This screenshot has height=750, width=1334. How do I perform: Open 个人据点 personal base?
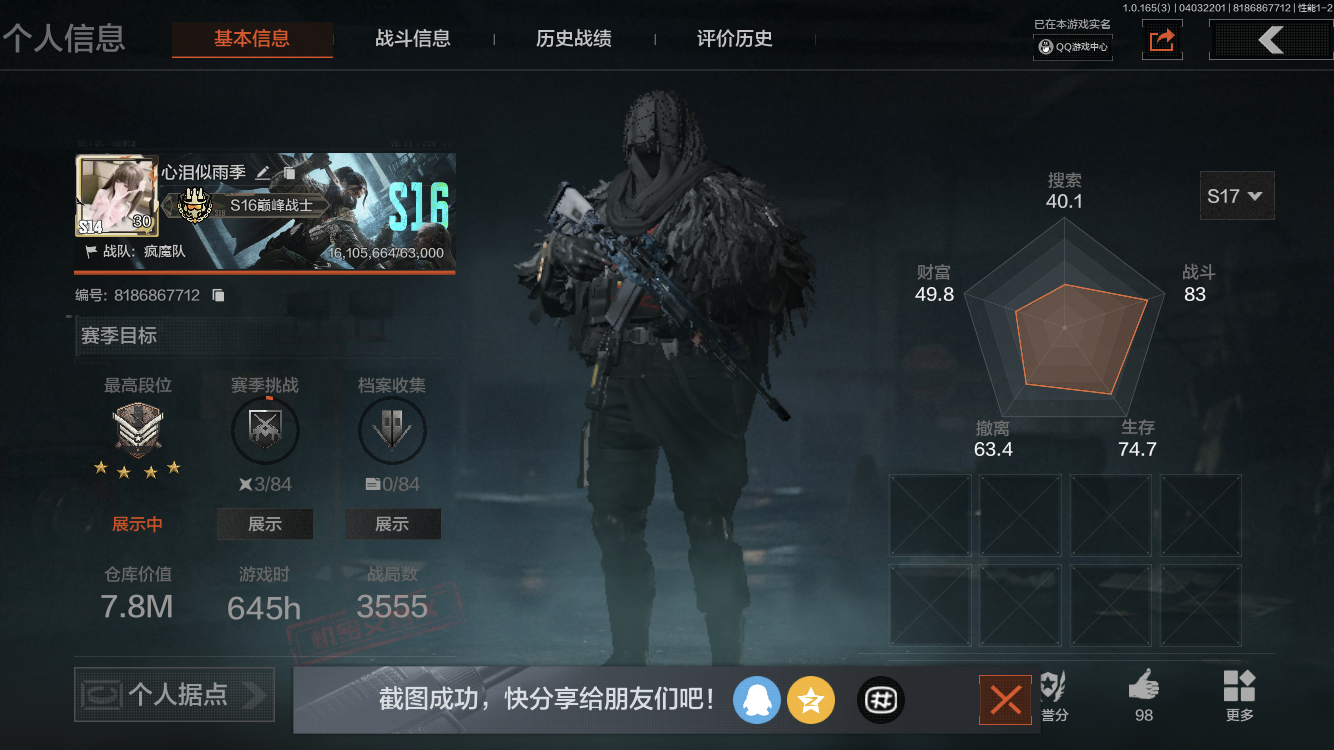tap(173, 694)
